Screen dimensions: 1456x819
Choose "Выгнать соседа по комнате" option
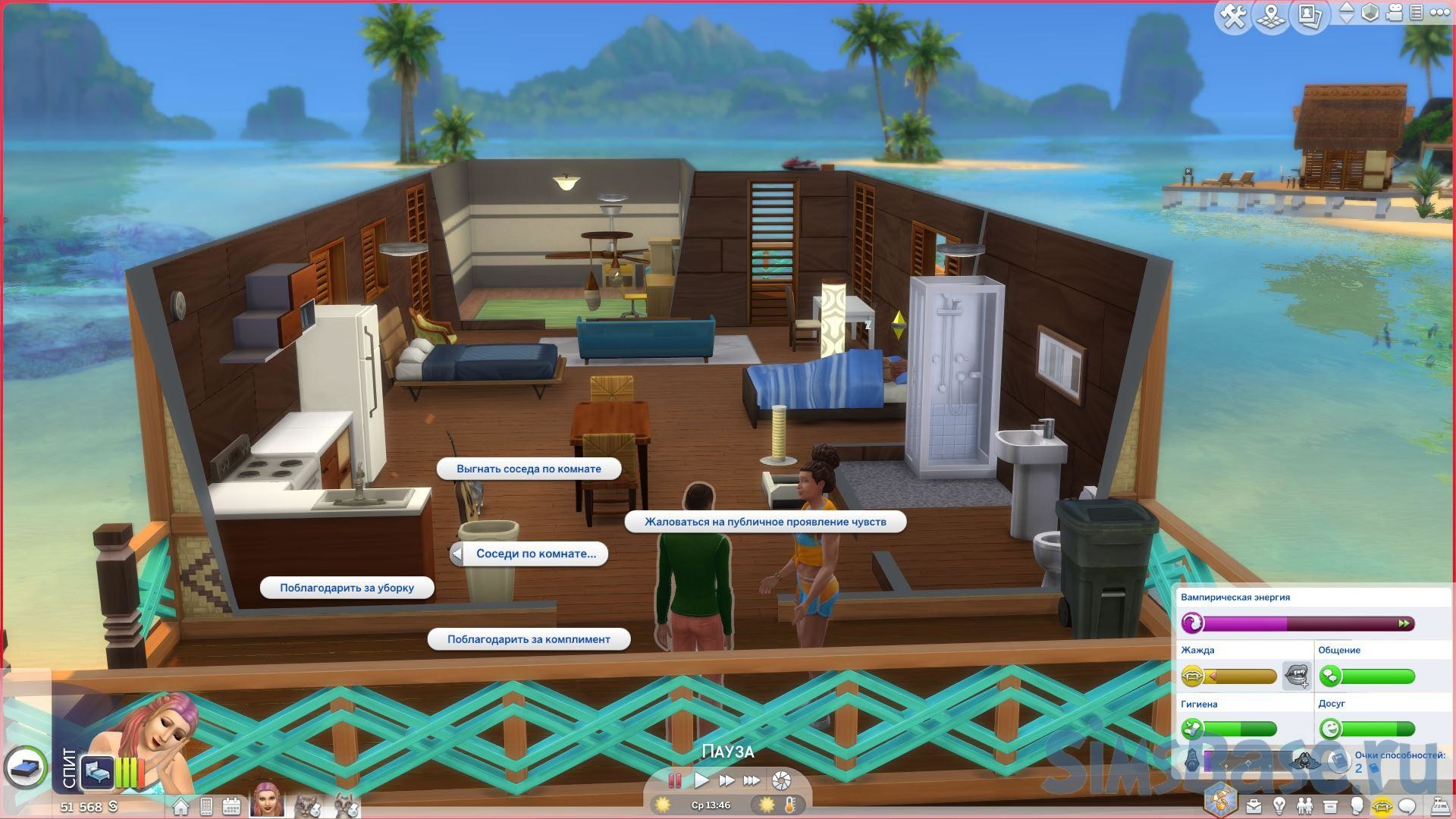click(x=529, y=469)
